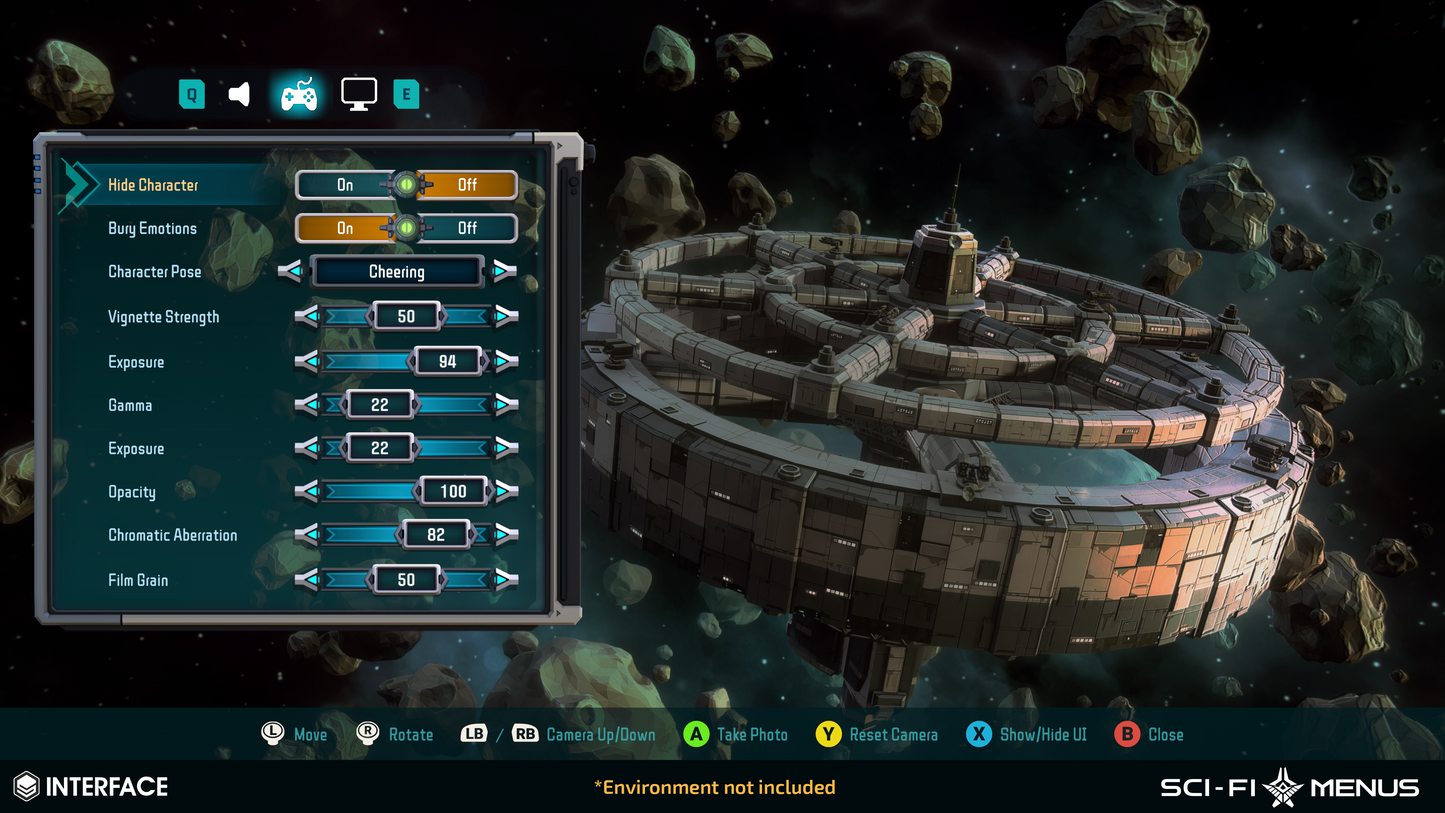The width and height of the screenshot is (1445, 813).
Task: Click the yellow Y Reset Camera icon
Action: click(828, 734)
